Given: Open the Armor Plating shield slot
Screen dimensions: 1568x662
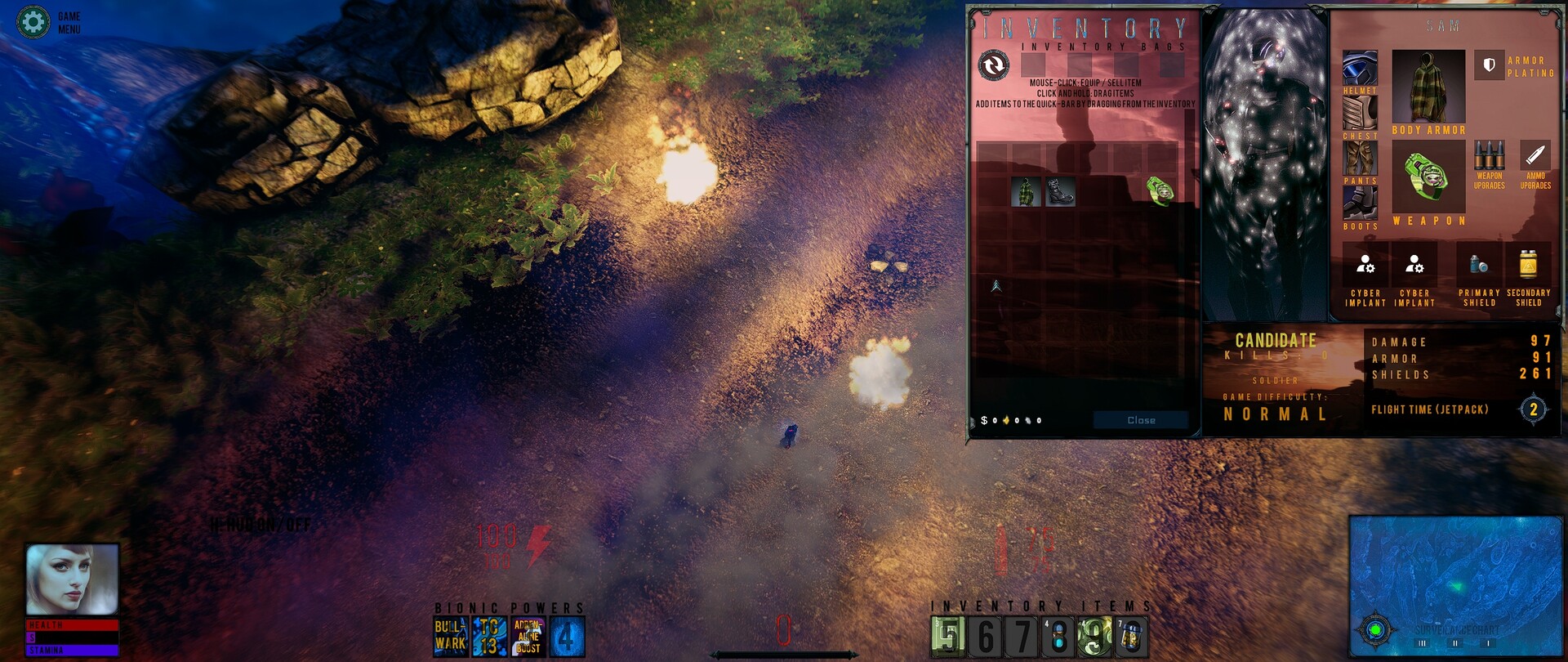Looking at the screenshot, I should (x=1489, y=65).
